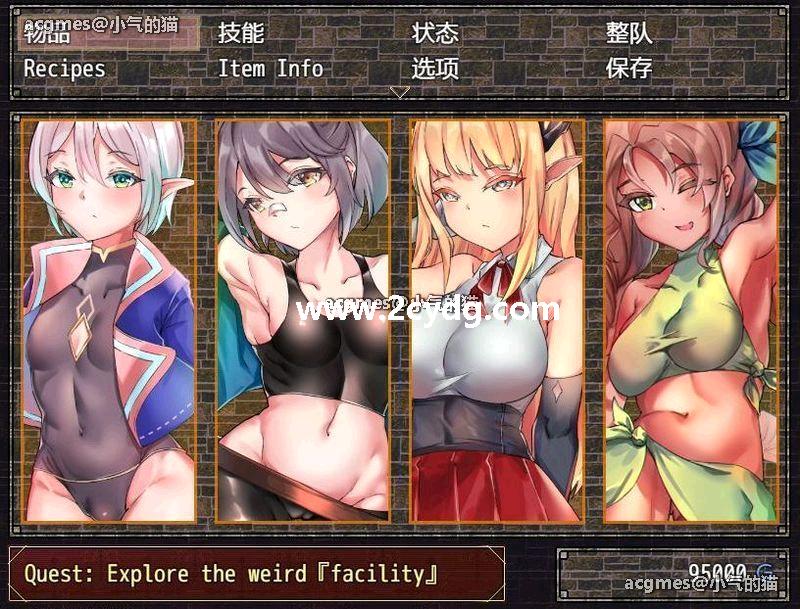This screenshot has height=609, width=800.
Task: Open the 状态 status screen
Action: (x=436, y=33)
